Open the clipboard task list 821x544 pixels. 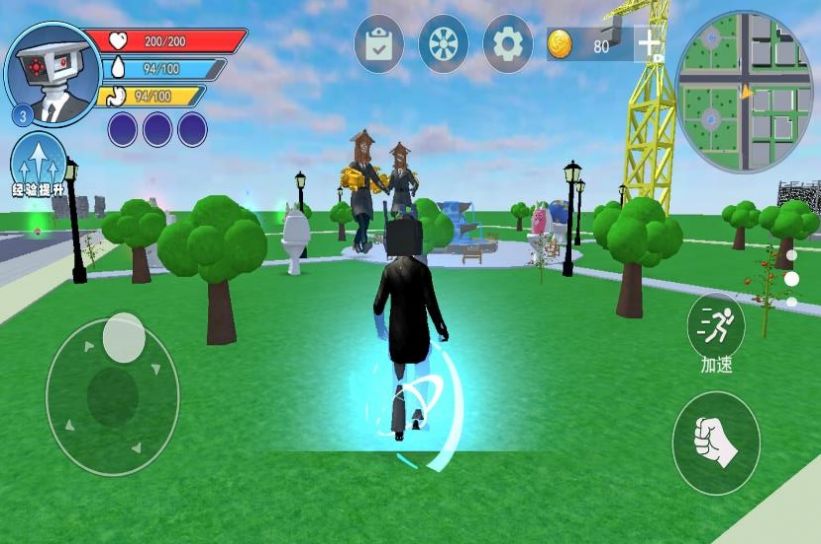(x=379, y=43)
